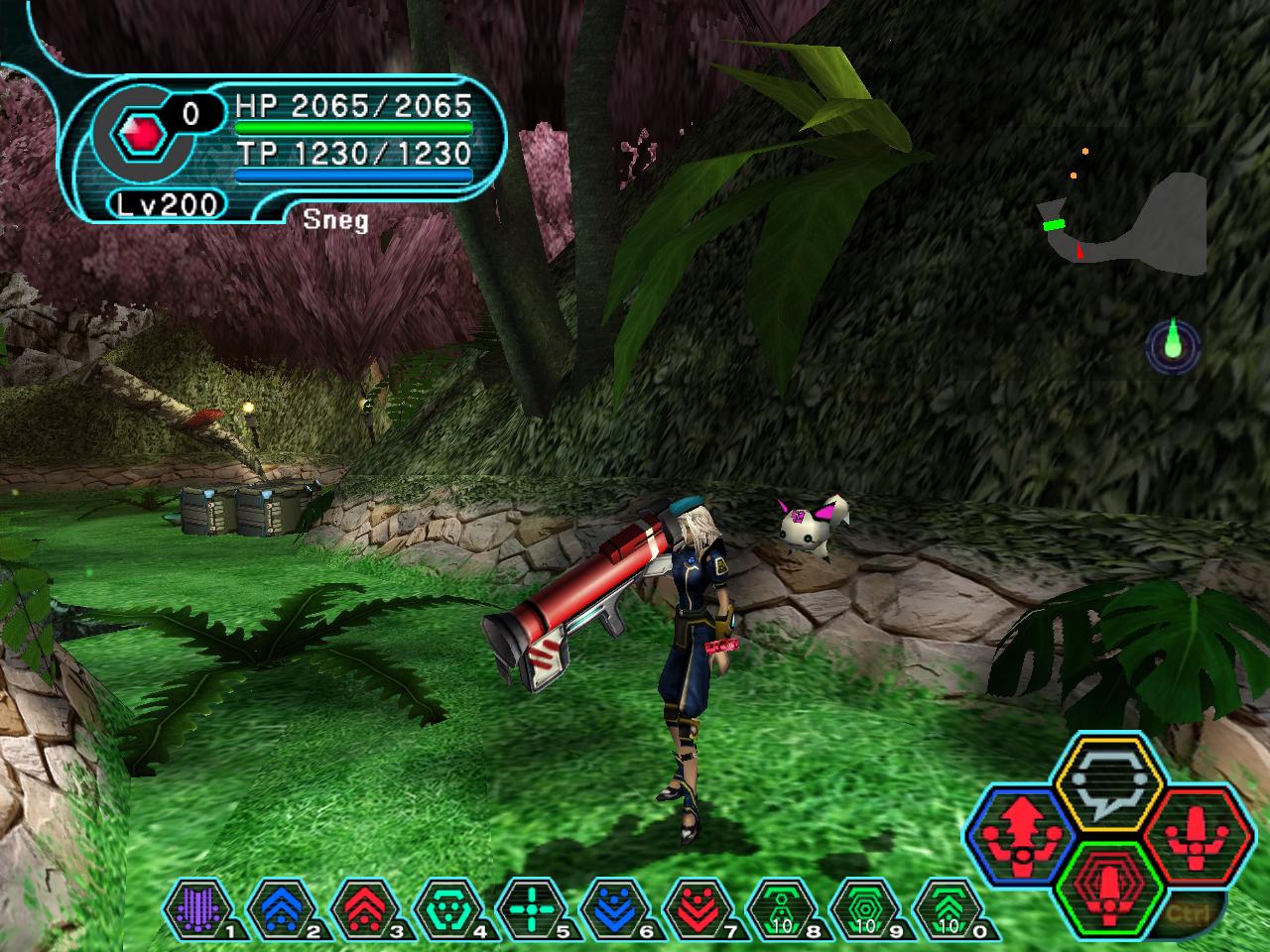Viewport: 1270px width, 952px height.
Task: Activate the blue up-chevron technique in slot 2
Action: click(275, 906)
